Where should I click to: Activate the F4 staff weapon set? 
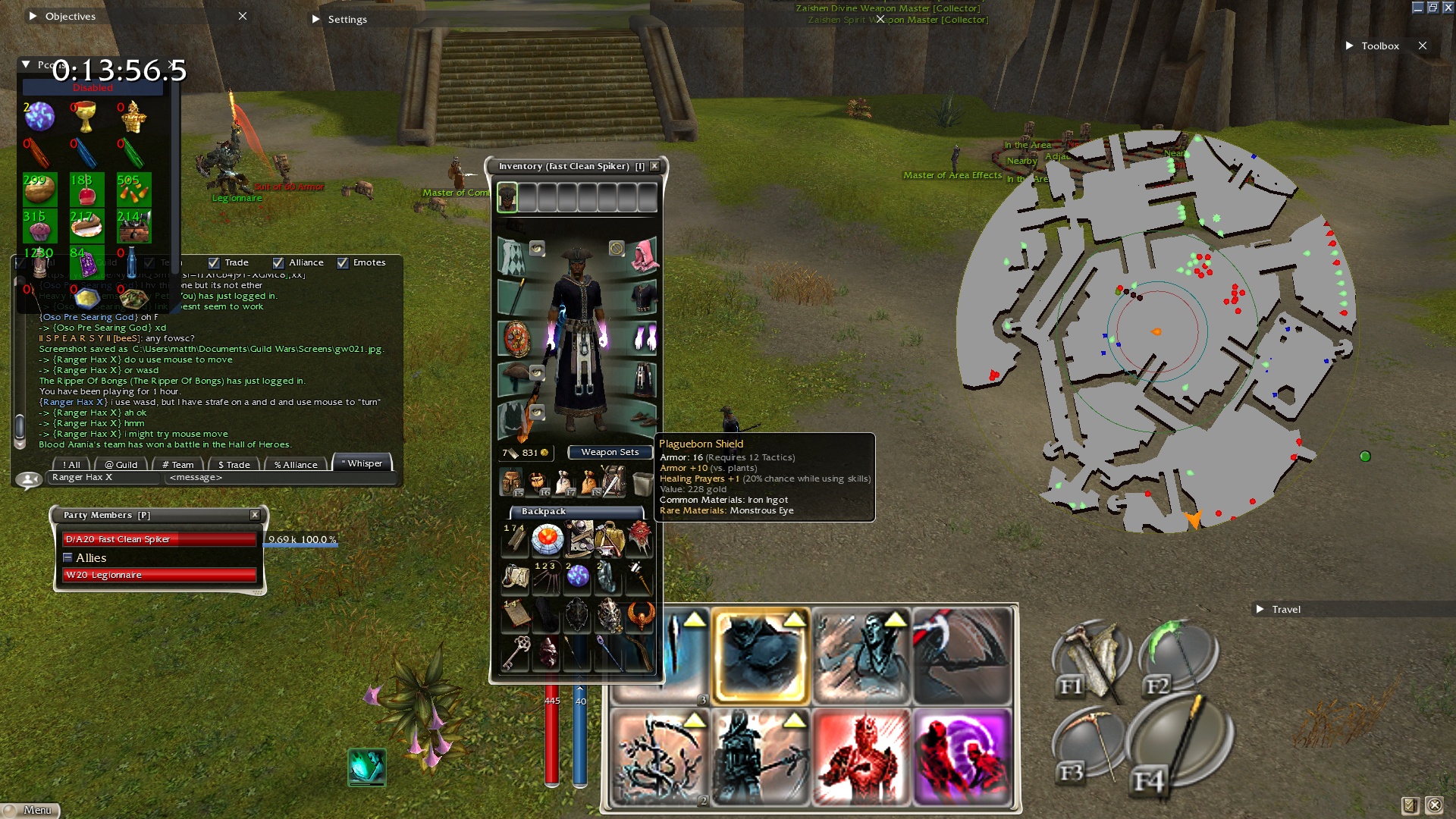tap(1179, 747)
